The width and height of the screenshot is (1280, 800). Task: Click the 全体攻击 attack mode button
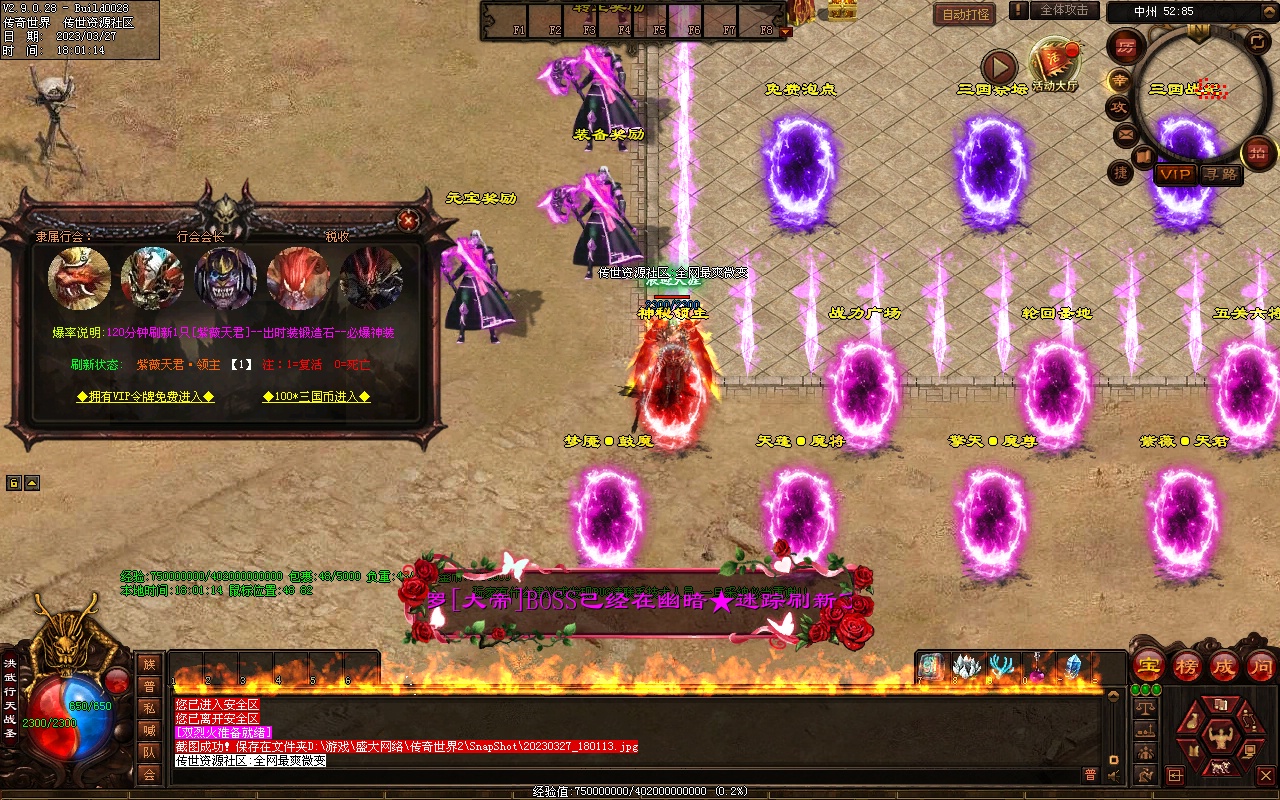point(1064,10)
